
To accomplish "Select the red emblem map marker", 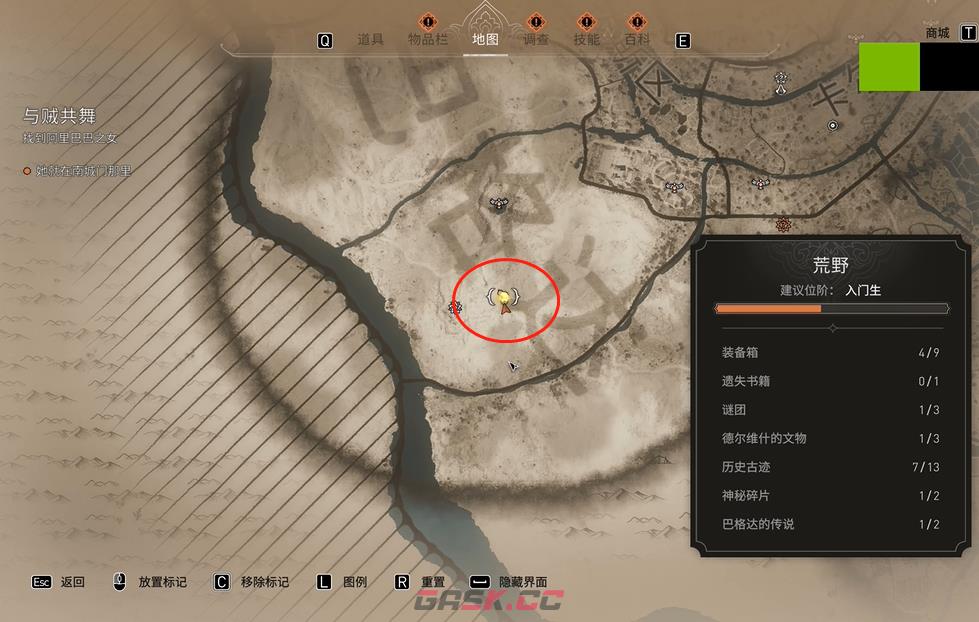I will coord(783,224).
